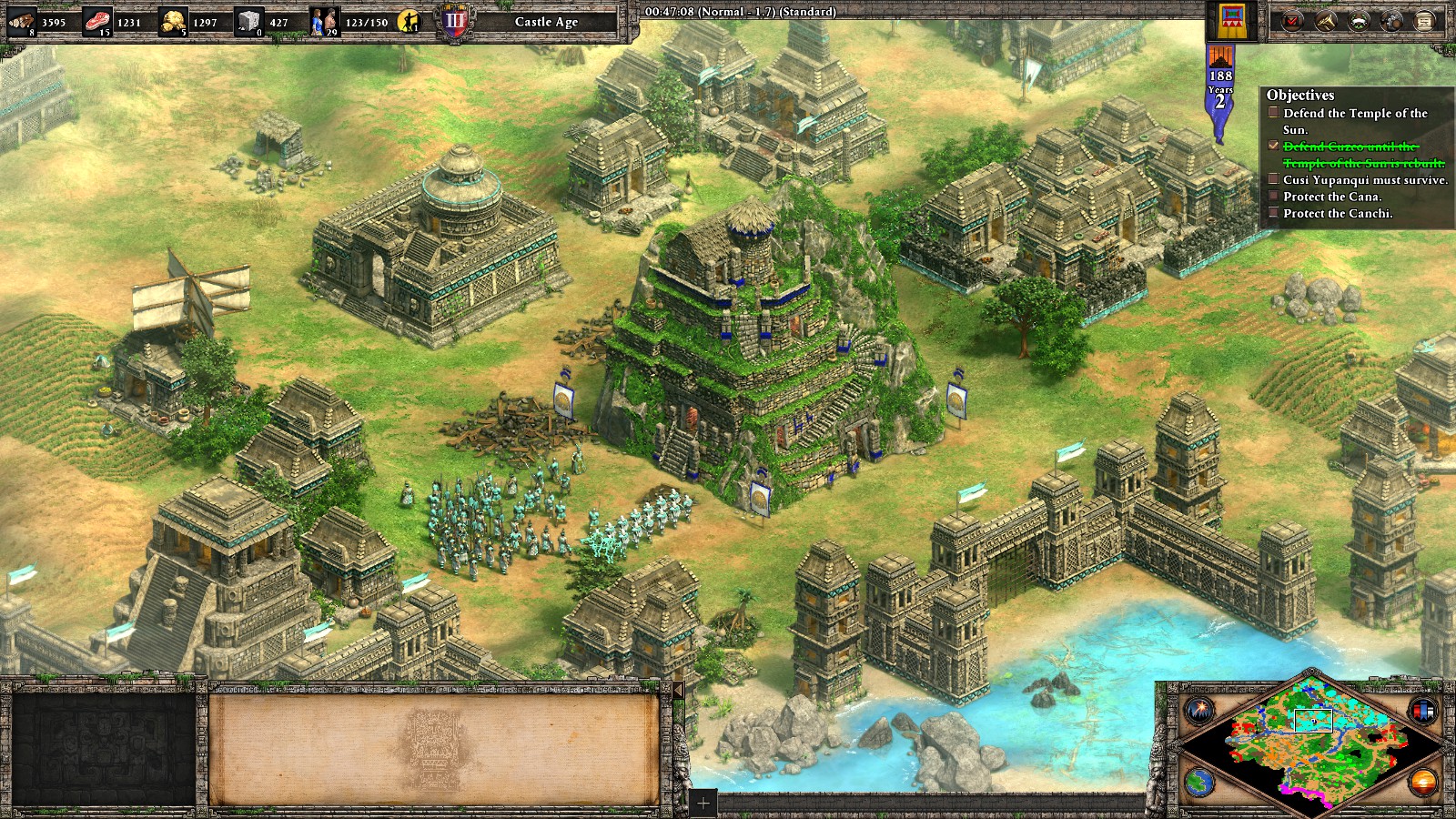Open the Technology Tree gears icon
Screen dimensions: 1456x819
pyautogui.click(x=1391, y=20)
